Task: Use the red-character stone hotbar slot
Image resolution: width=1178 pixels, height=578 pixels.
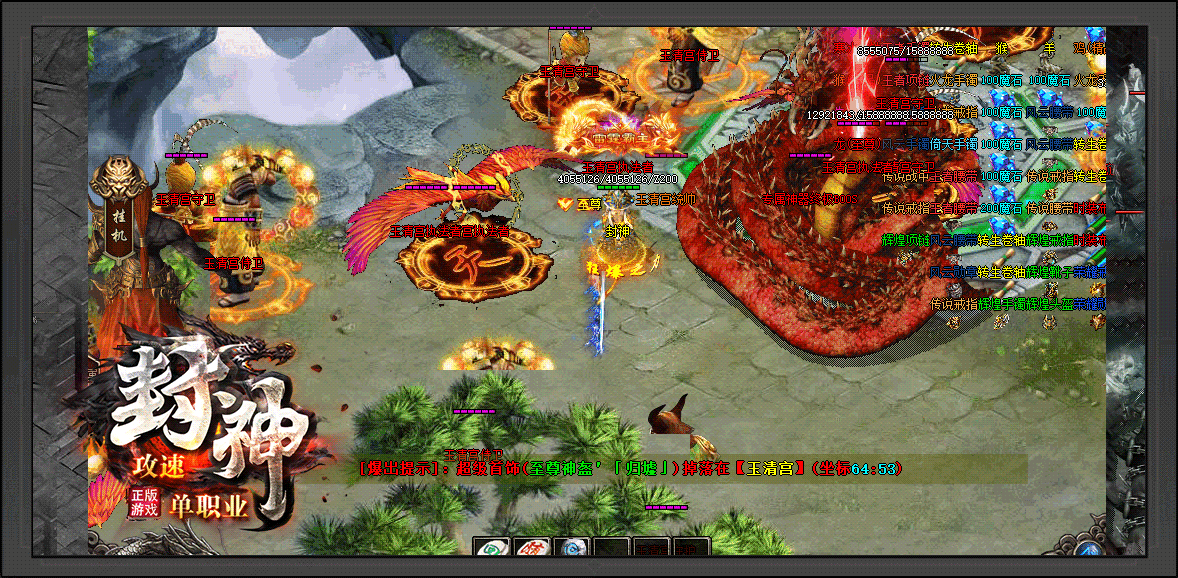Action: point(531,547)
